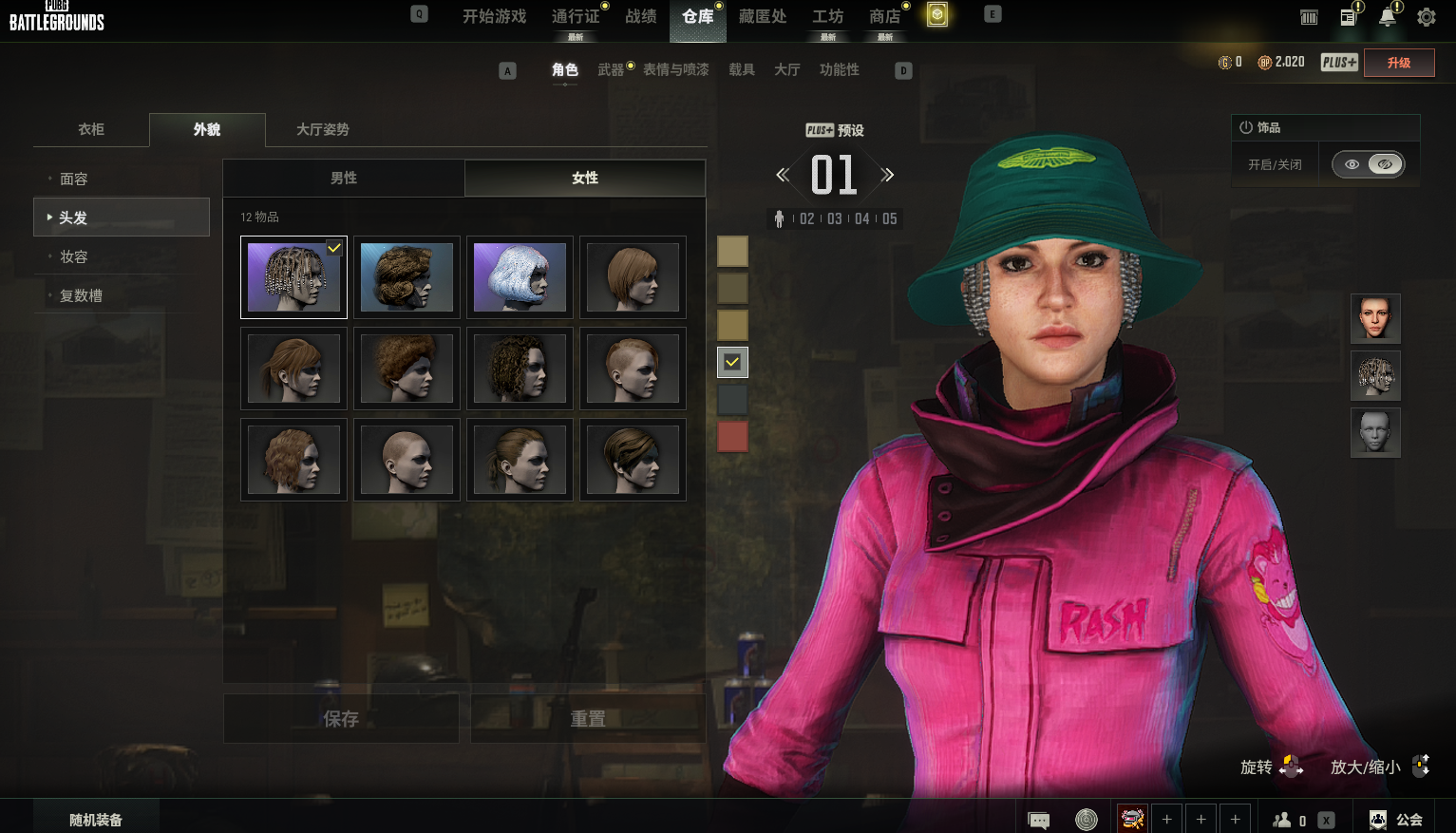Switch to the 通行证 pass tab
1456x833 pixels.
[x=576, y=16]
